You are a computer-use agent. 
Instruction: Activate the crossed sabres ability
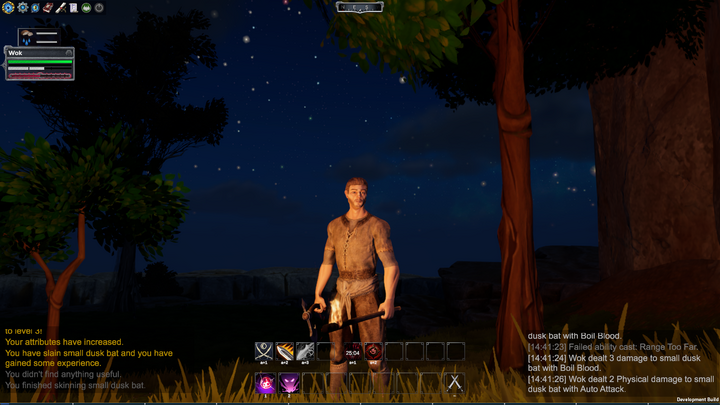264,351
